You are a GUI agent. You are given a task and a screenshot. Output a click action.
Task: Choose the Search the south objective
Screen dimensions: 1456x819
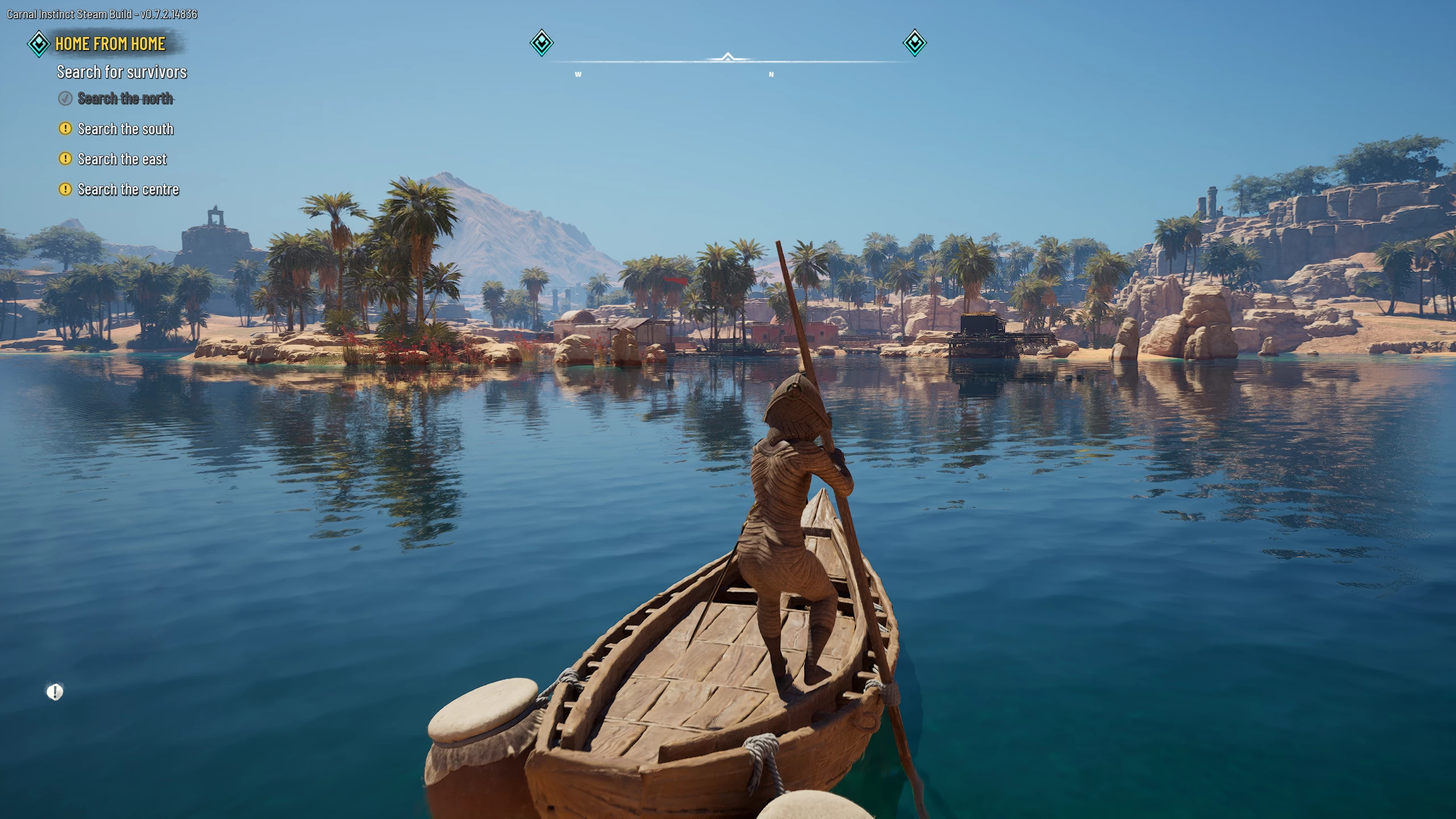point(125,129)
